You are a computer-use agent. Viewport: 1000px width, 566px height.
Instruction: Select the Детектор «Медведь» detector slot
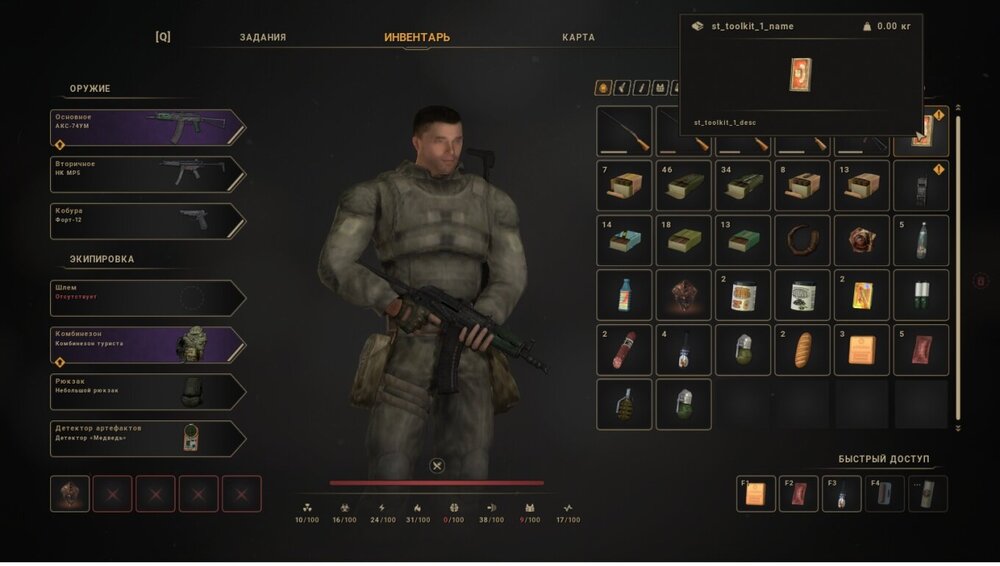pyautogui.click(x=147, y=439)
